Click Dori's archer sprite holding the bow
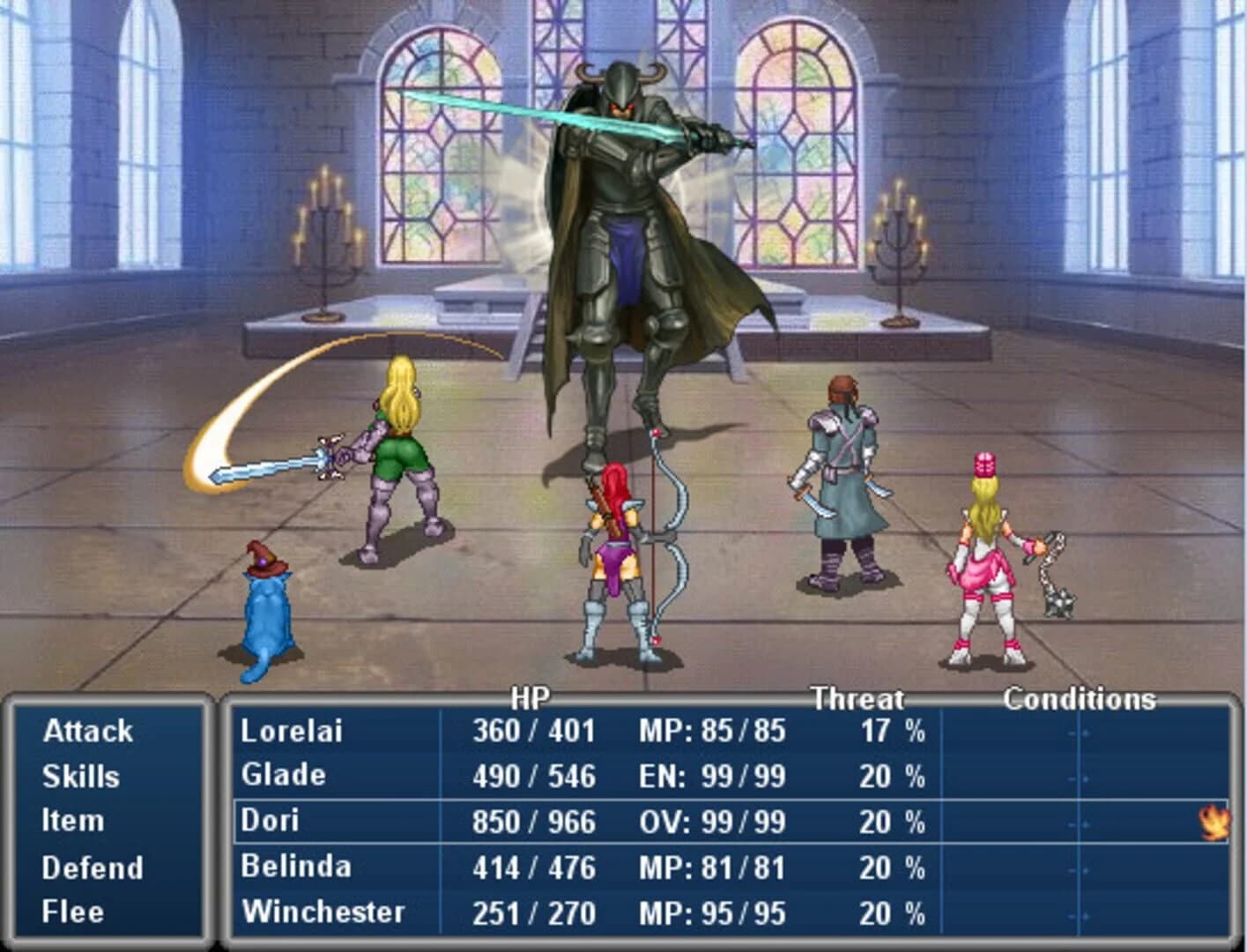The height and width of the screenshot is (952, 1247). click(617, 547)
